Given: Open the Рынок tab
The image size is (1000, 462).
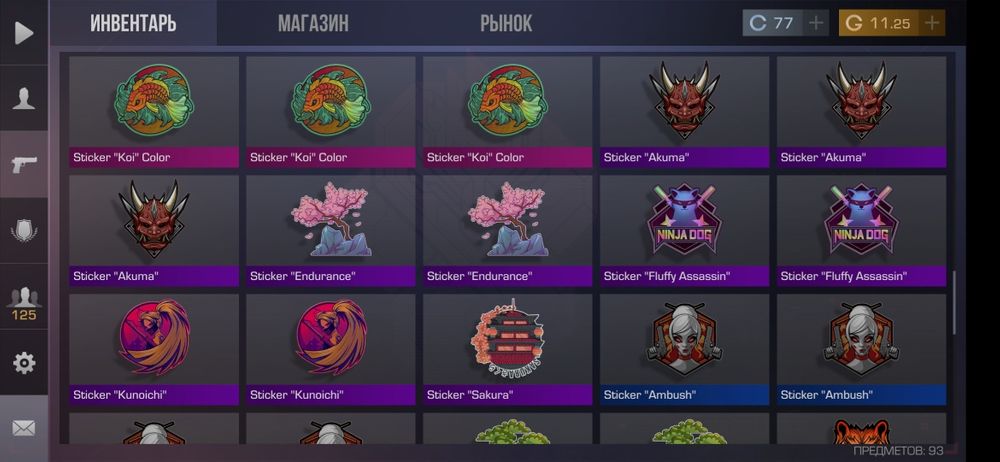Looking at the screenshot, I should [x=506, y=23].
